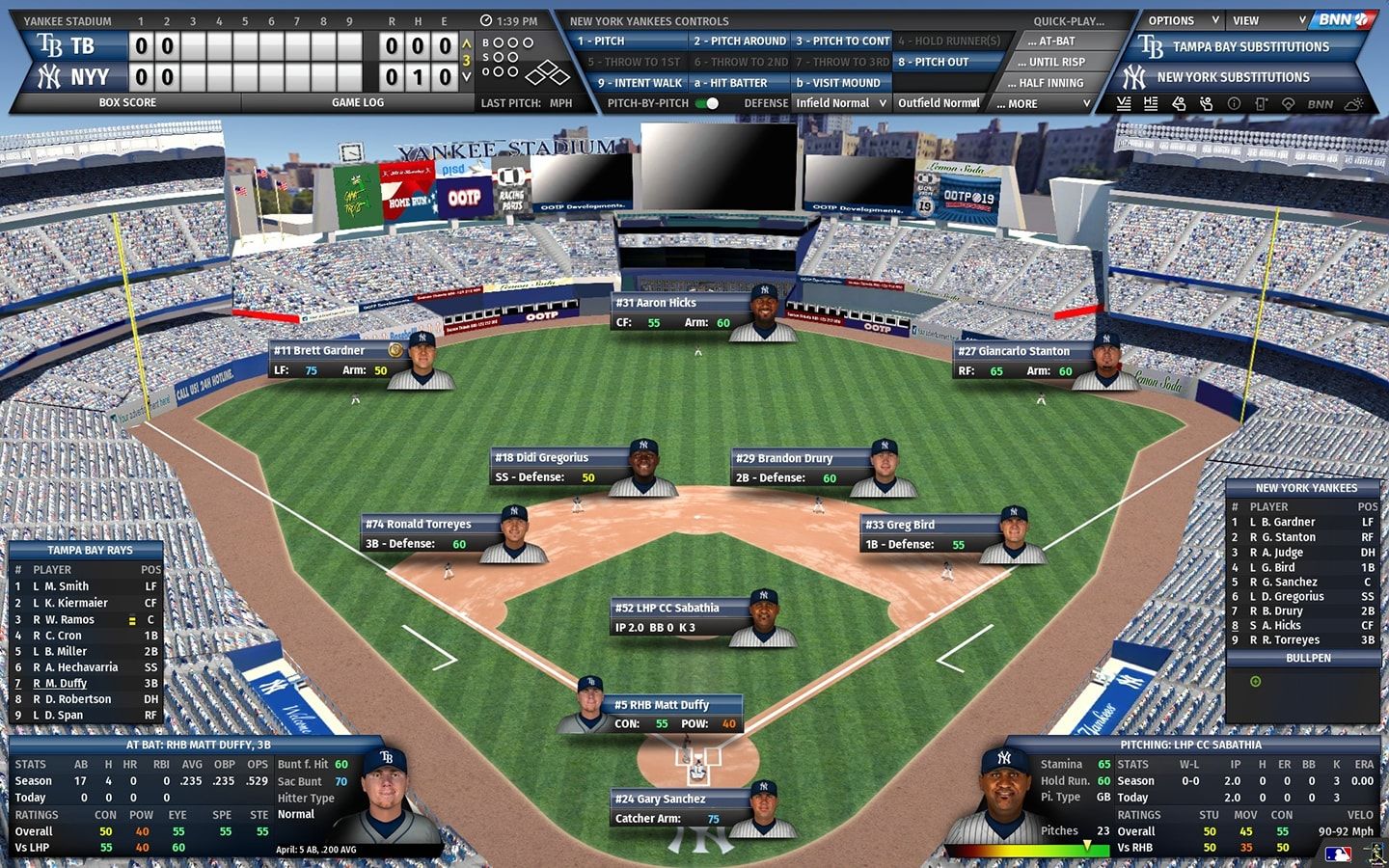Click the weather forecast cloud icon
Viewport: 1389px width, 868px height.
pos(1353,103)
